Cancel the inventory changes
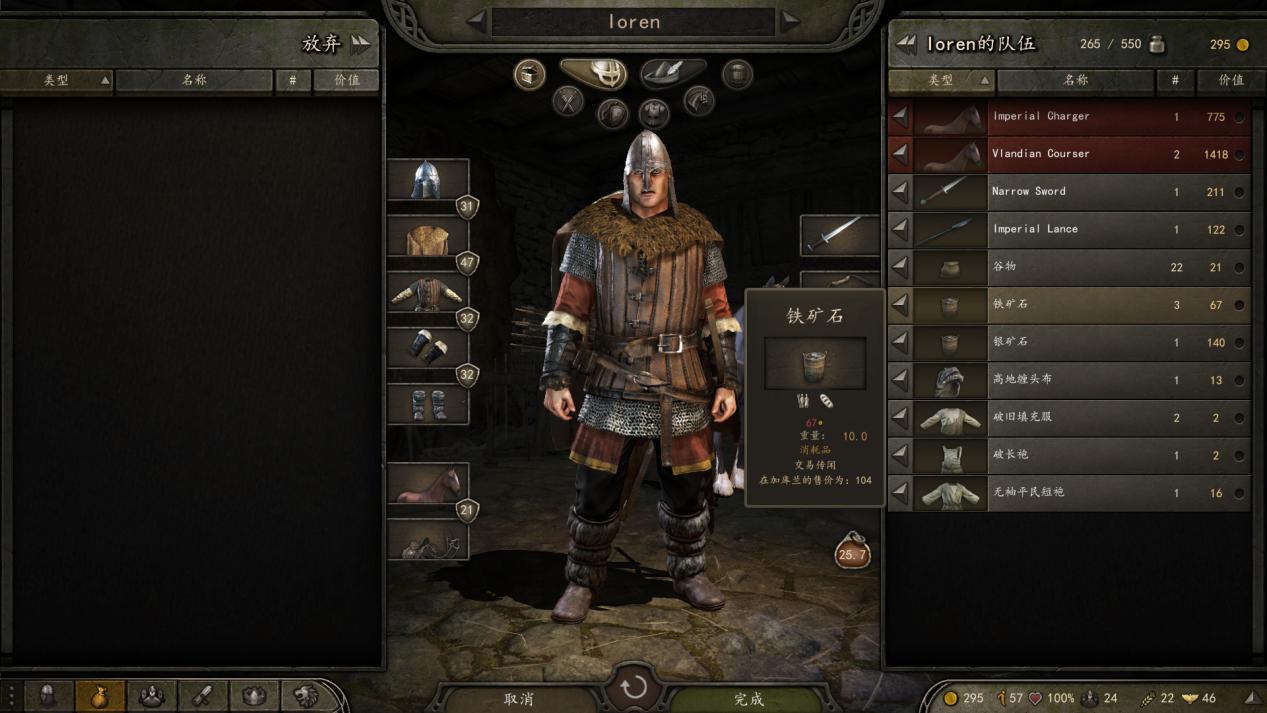This screenshot has width=1267, height=713. point(519,698)
